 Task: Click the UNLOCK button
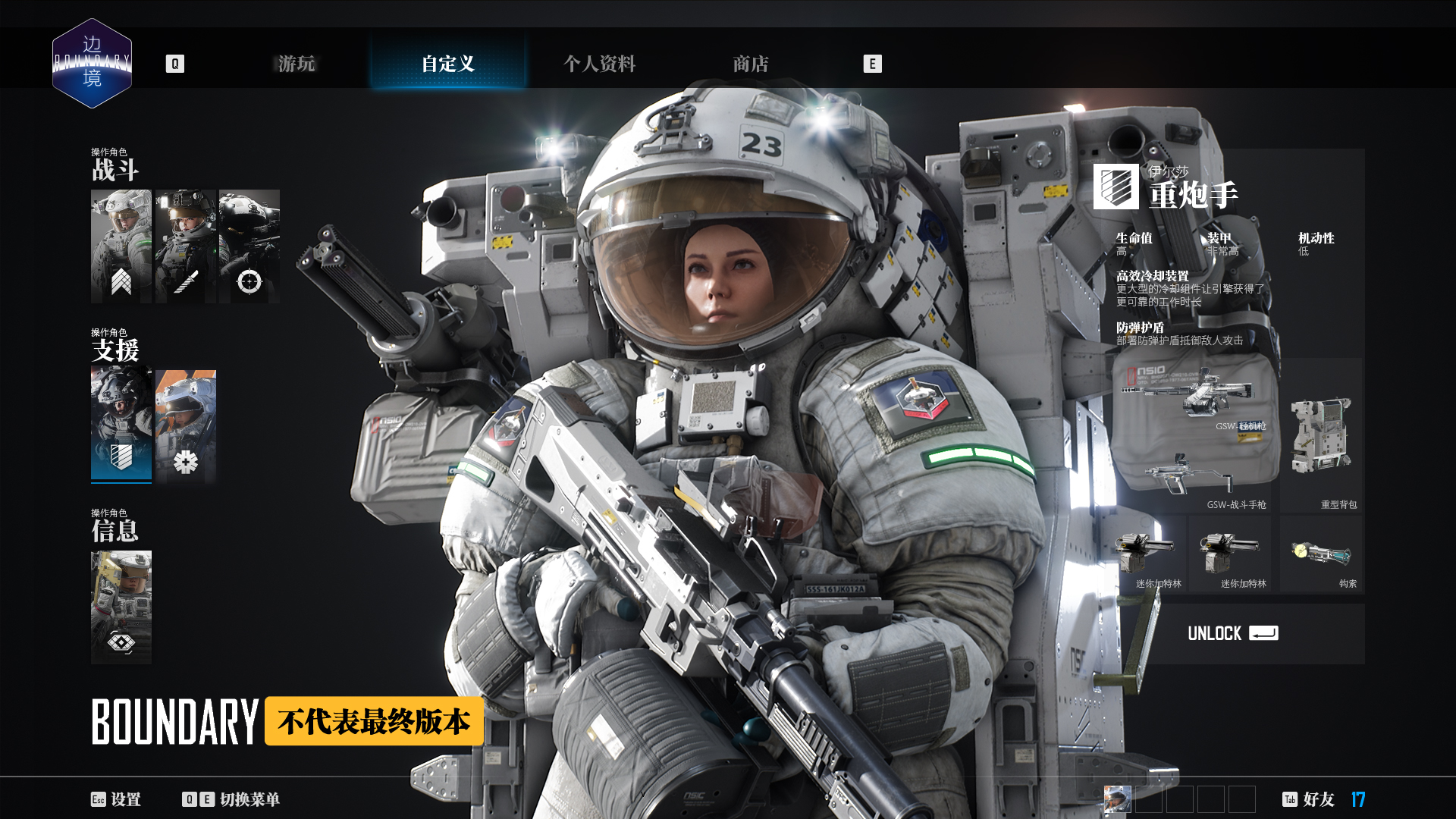coord(1232,634)
